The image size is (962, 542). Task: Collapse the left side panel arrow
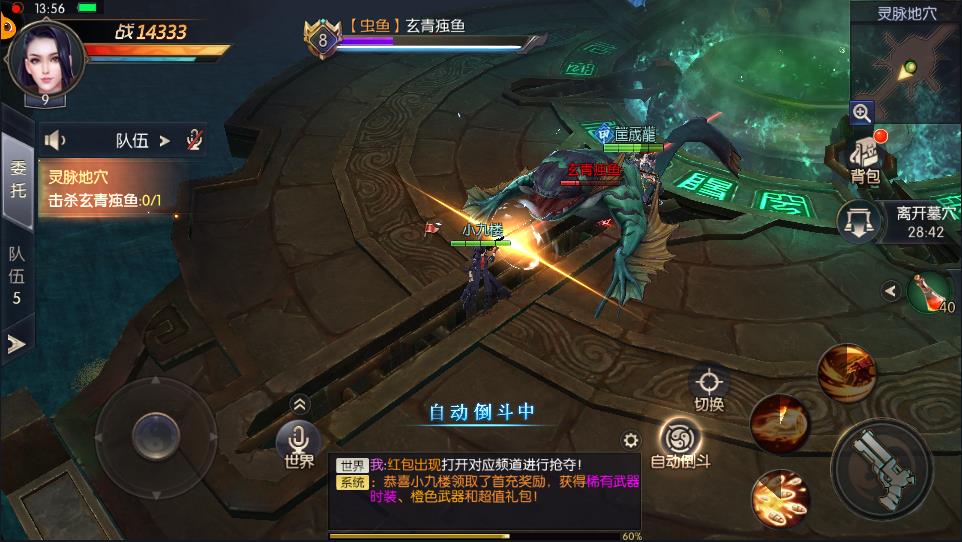(17, 344)
